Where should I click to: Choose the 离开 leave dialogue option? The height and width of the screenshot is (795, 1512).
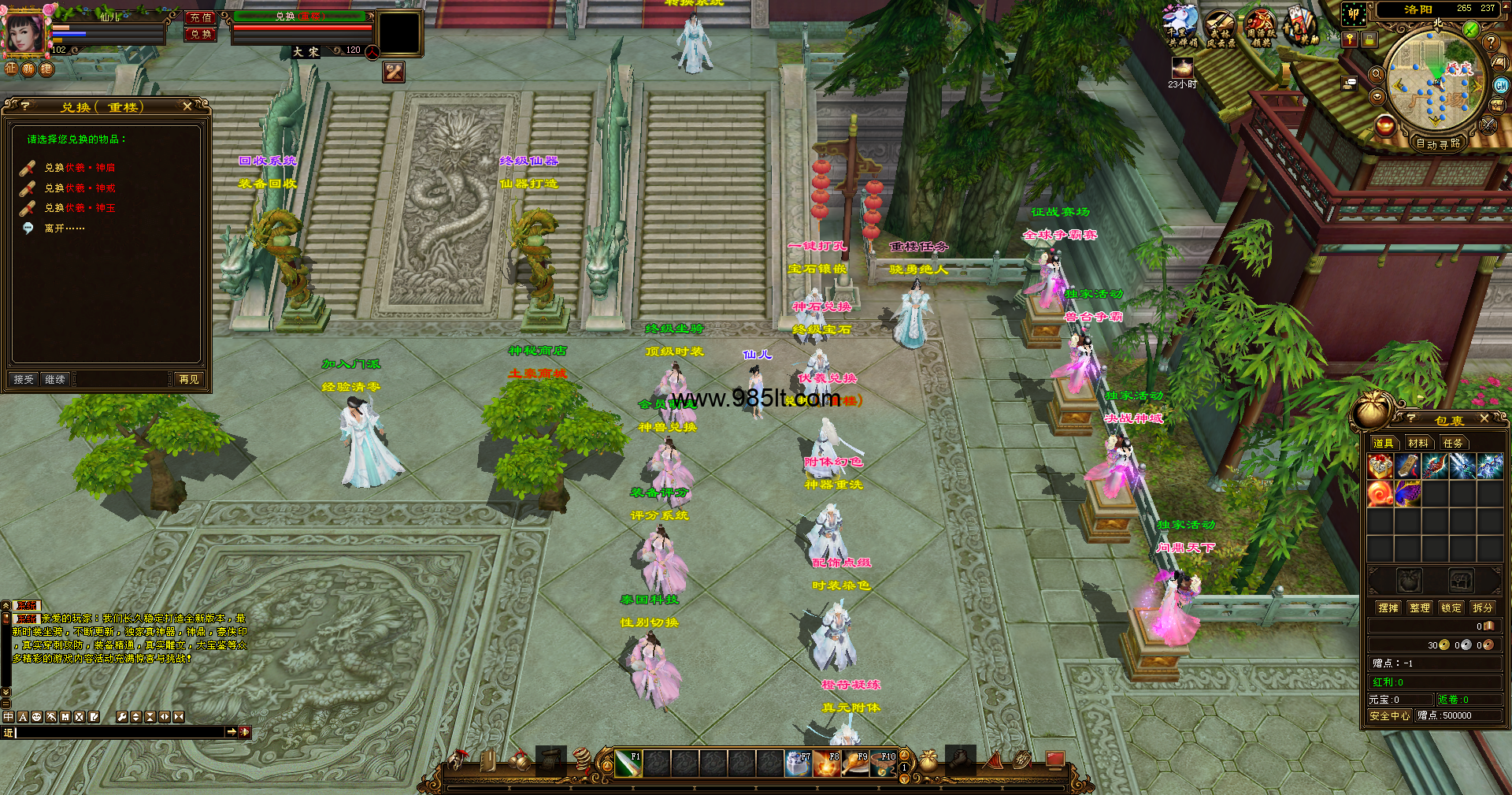64,228
